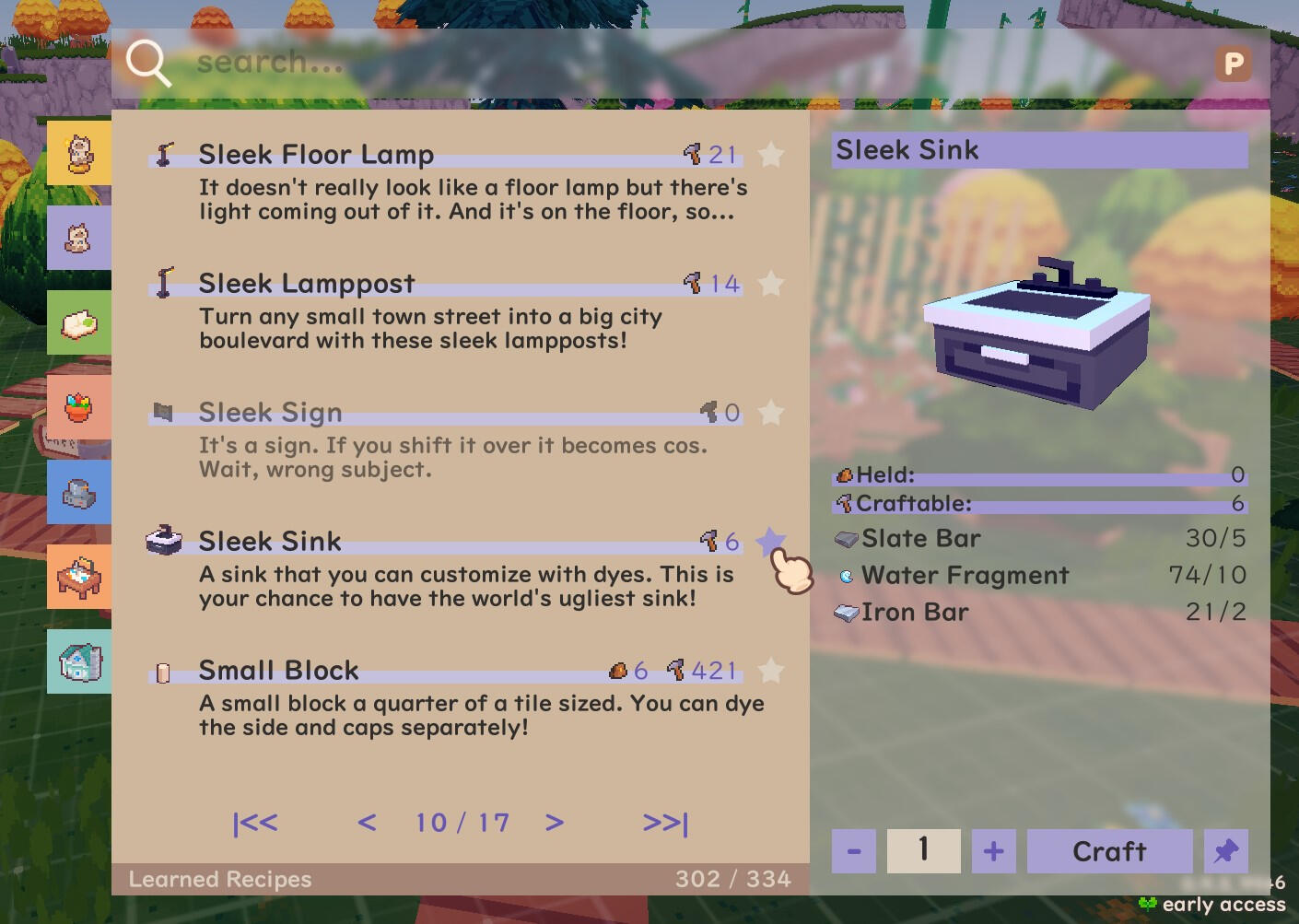Click the P button in search bar

coord(1233,64)
